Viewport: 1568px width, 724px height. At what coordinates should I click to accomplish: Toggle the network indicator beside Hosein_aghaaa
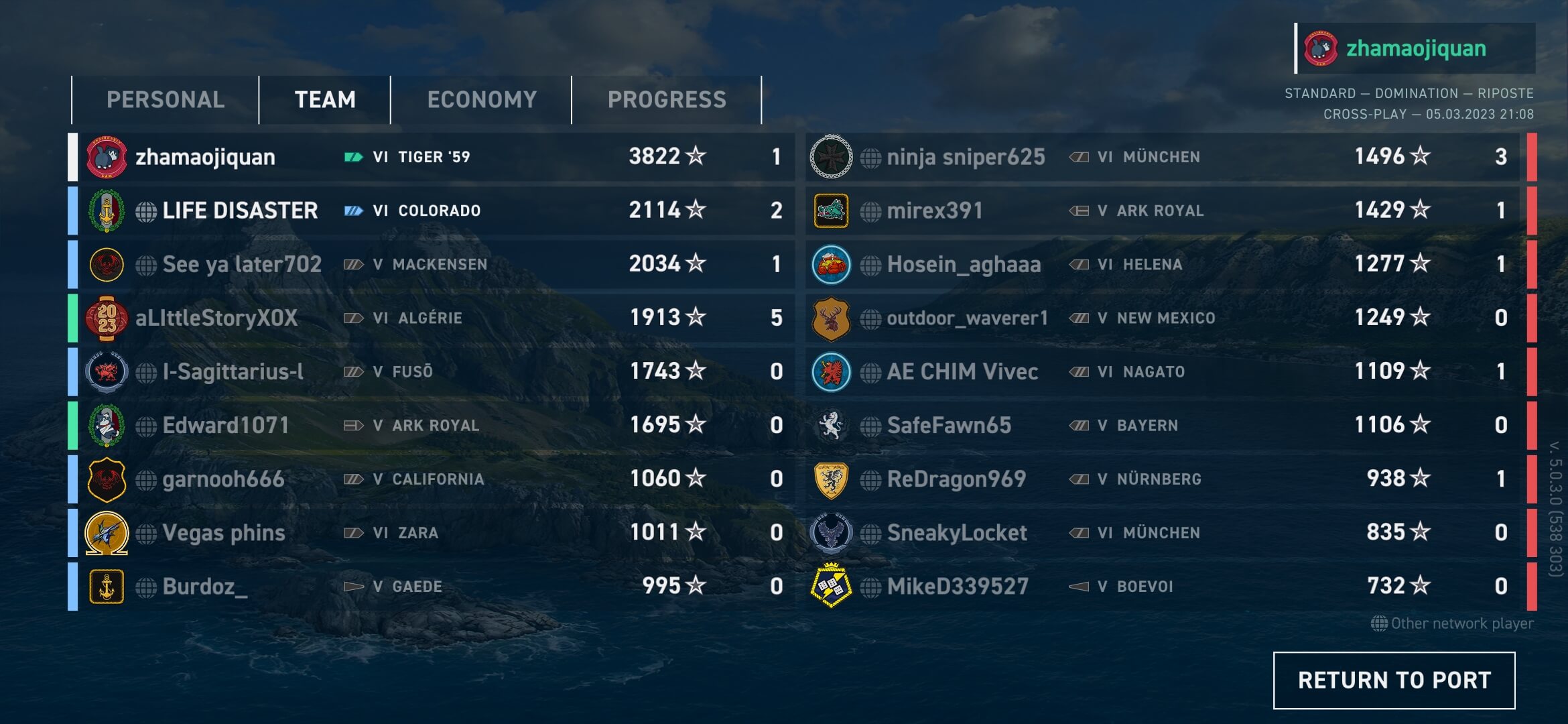[871, 264]
